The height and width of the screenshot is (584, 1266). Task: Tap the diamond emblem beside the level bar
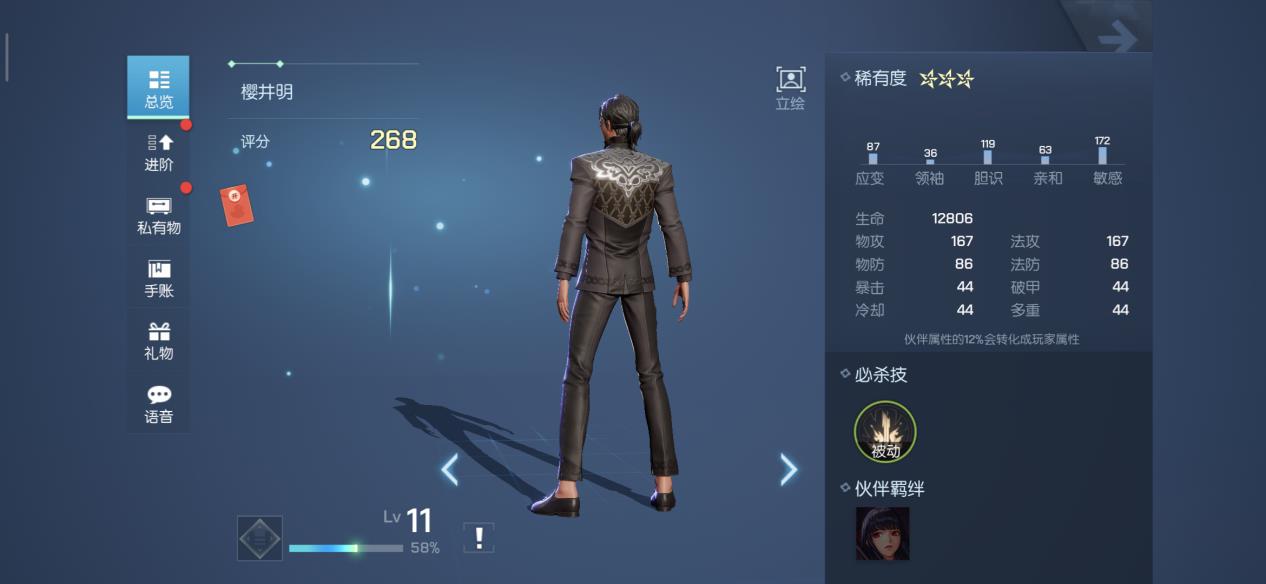260,538
